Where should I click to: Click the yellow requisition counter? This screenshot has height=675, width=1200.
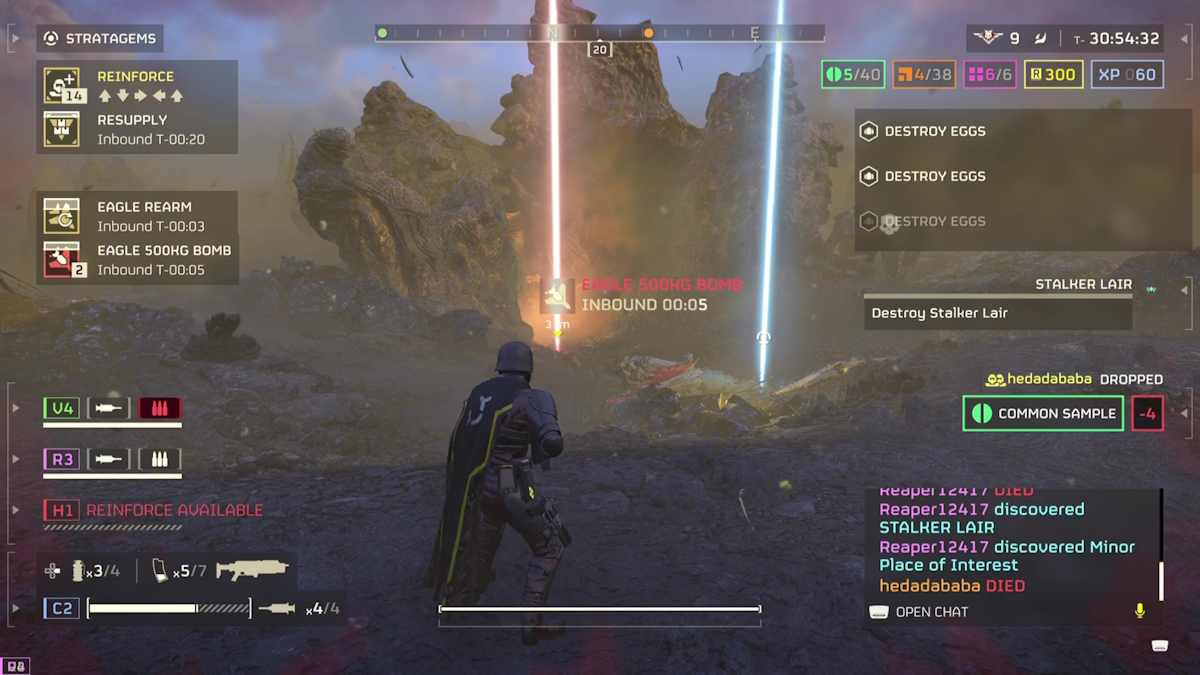click(x=1053, y=74)
